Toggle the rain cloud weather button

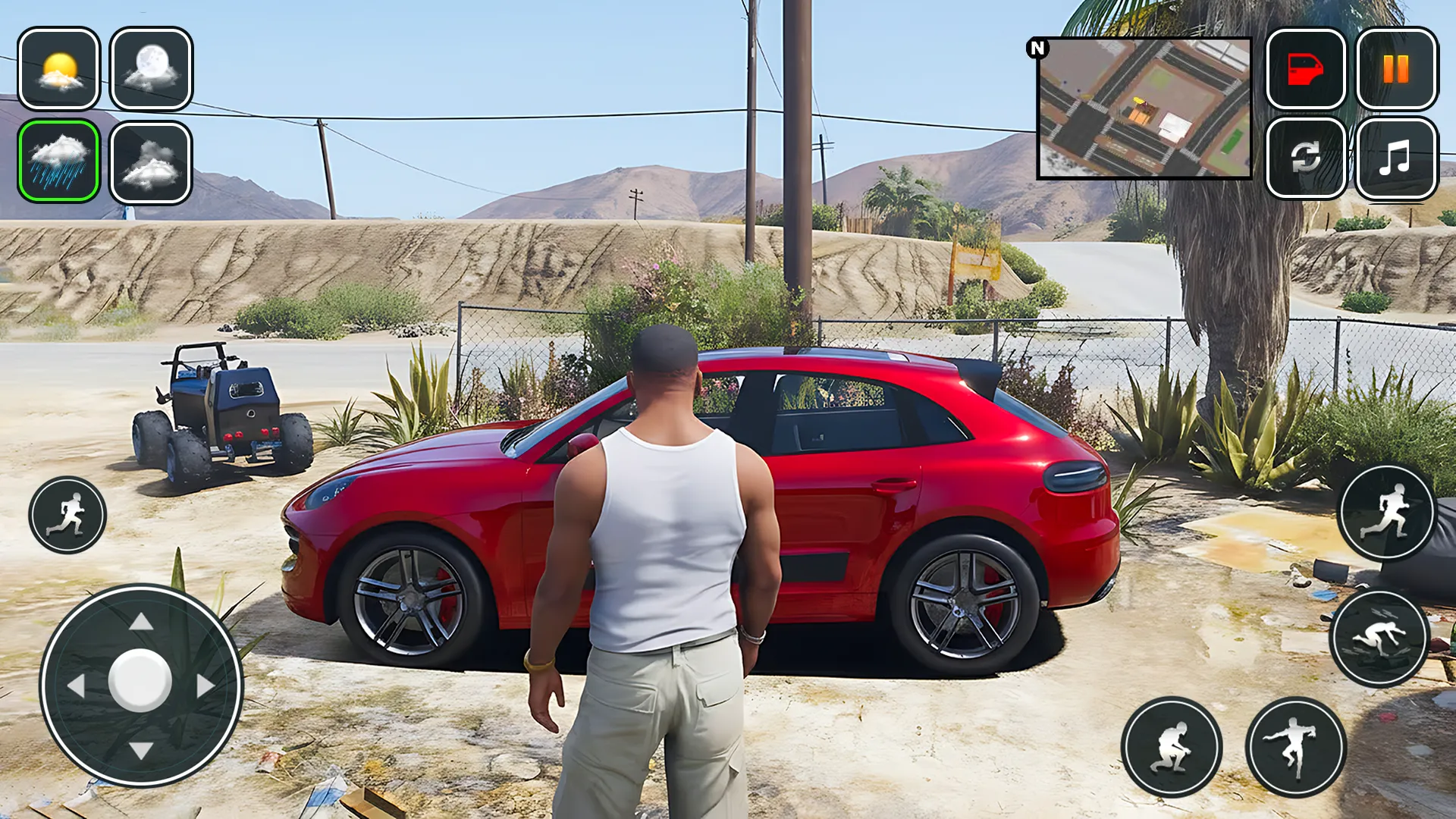[x=59, y=162]
